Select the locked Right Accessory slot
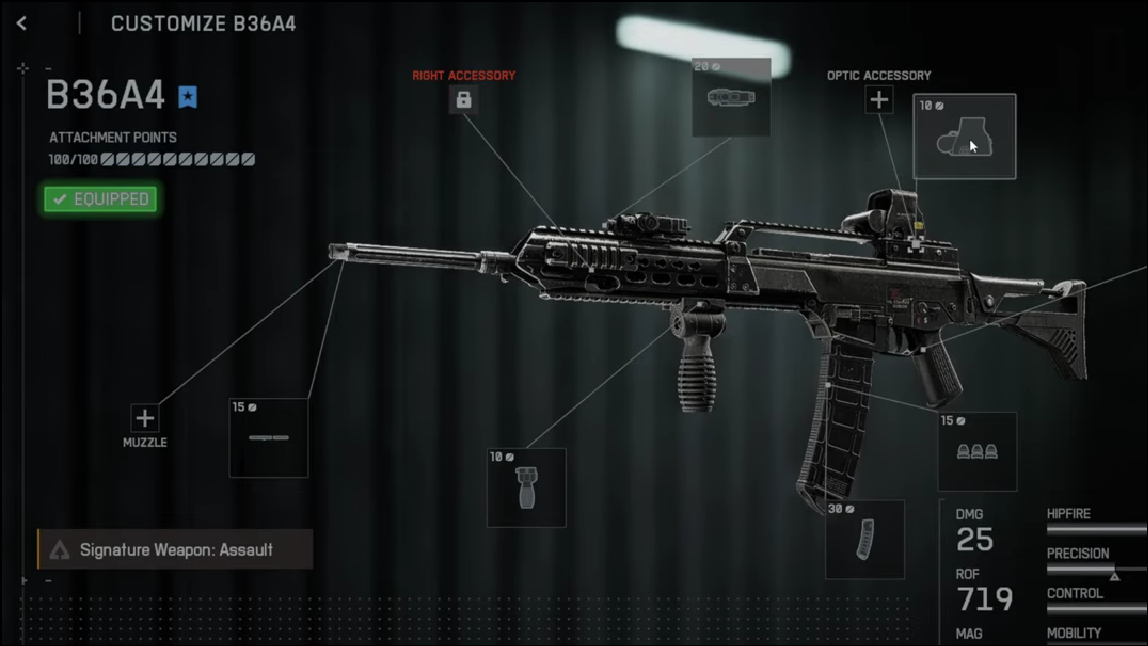This screenshot has height=646, width=1148. [463, 99]
